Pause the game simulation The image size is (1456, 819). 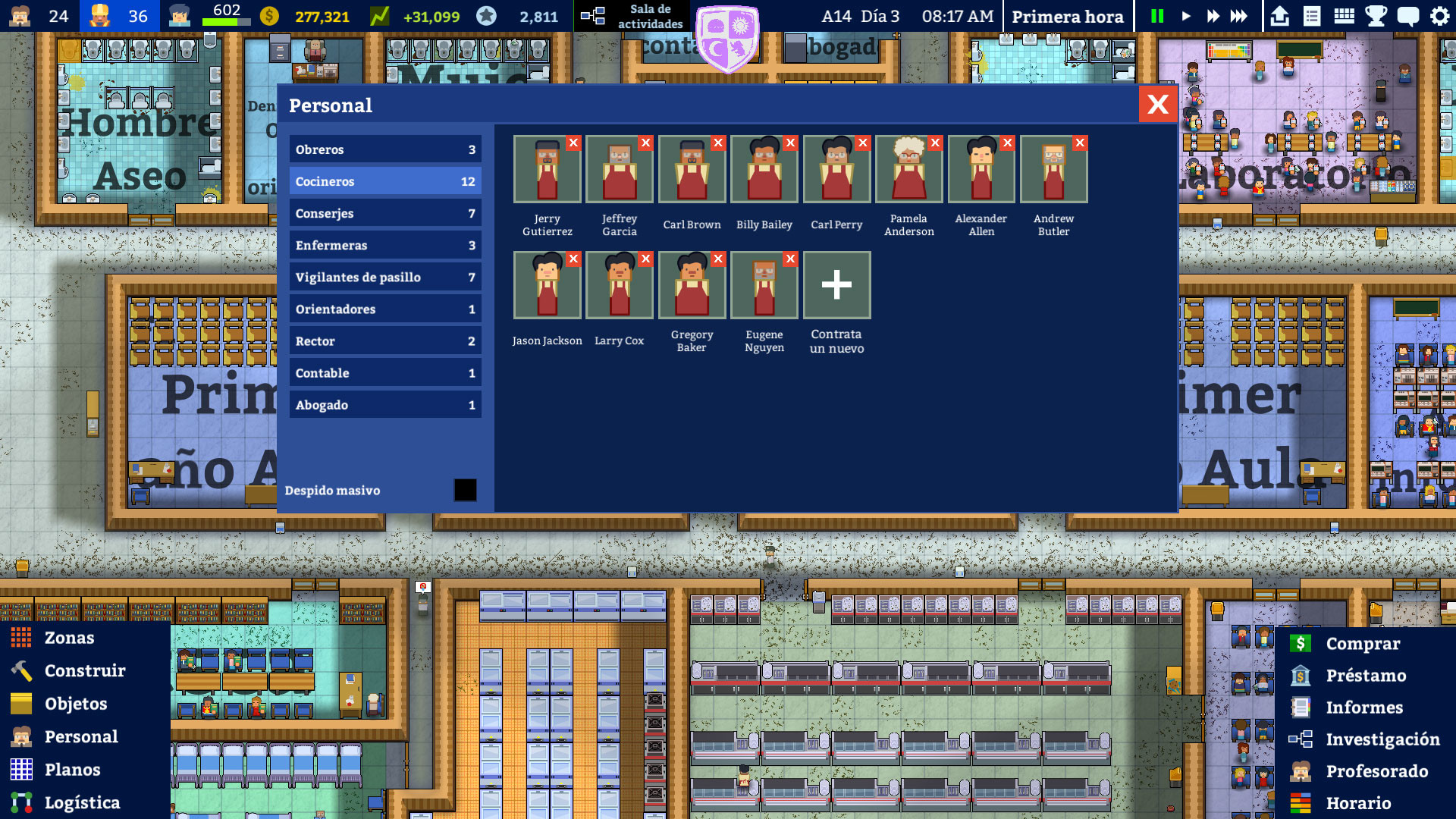[1156, 14]
